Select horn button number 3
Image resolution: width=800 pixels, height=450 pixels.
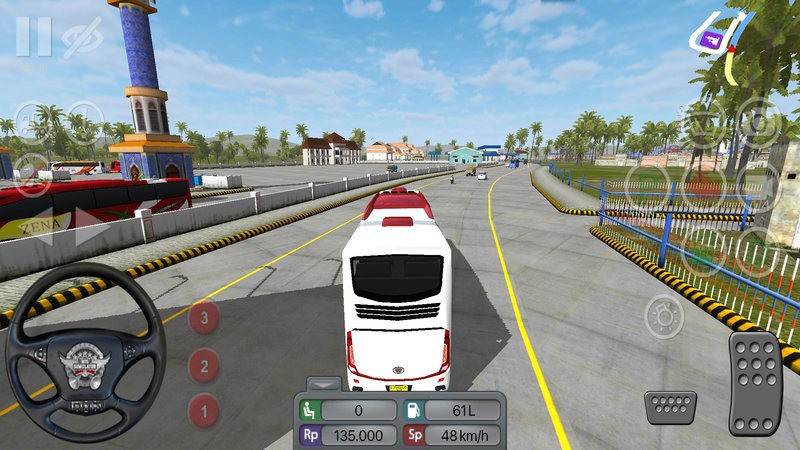click(x=204, y=318)
